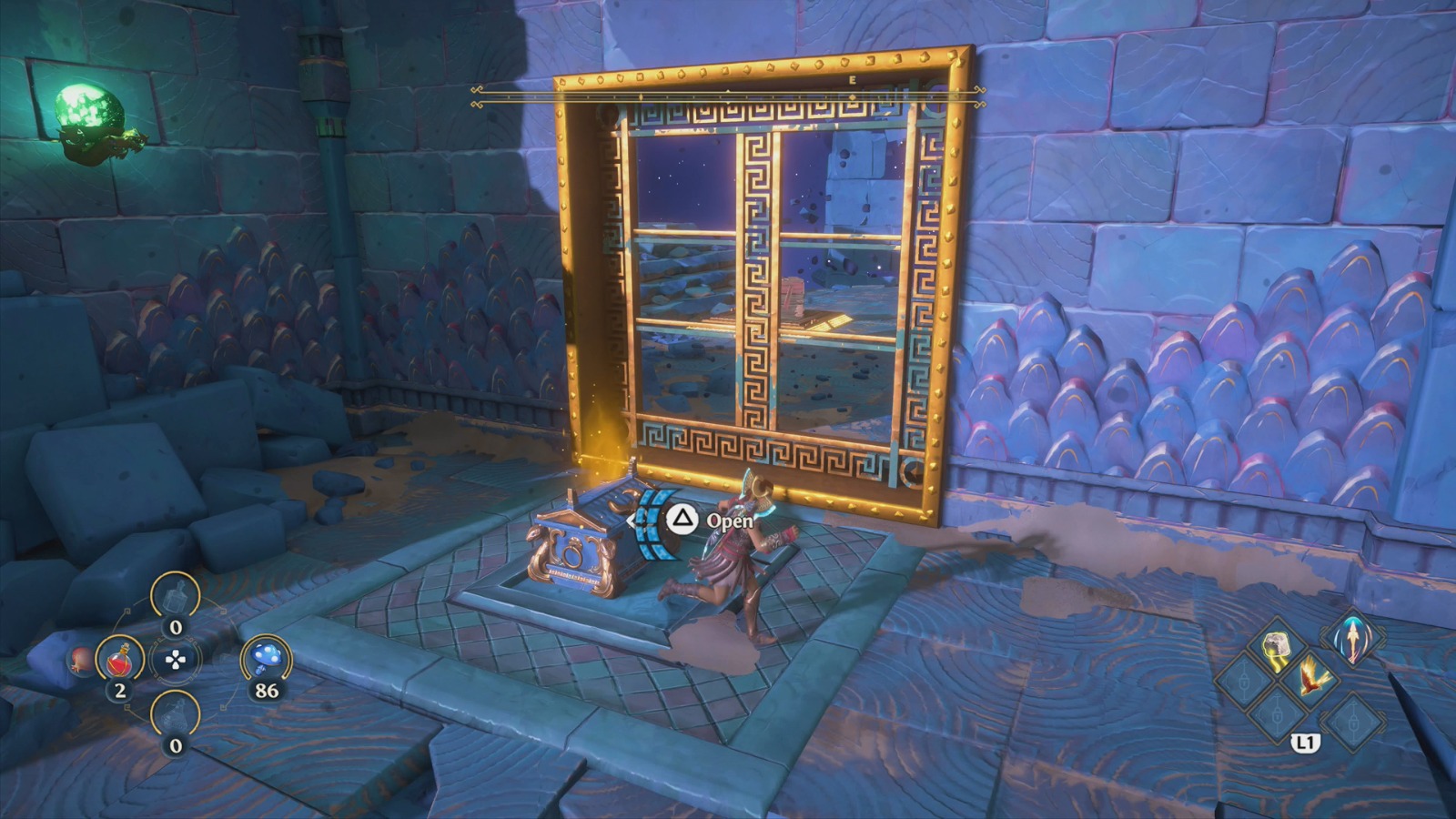Click the D-pad icon at the wheel center
Screen dimensions: 1456x819
pyautogui.click(x=175, y=660)
